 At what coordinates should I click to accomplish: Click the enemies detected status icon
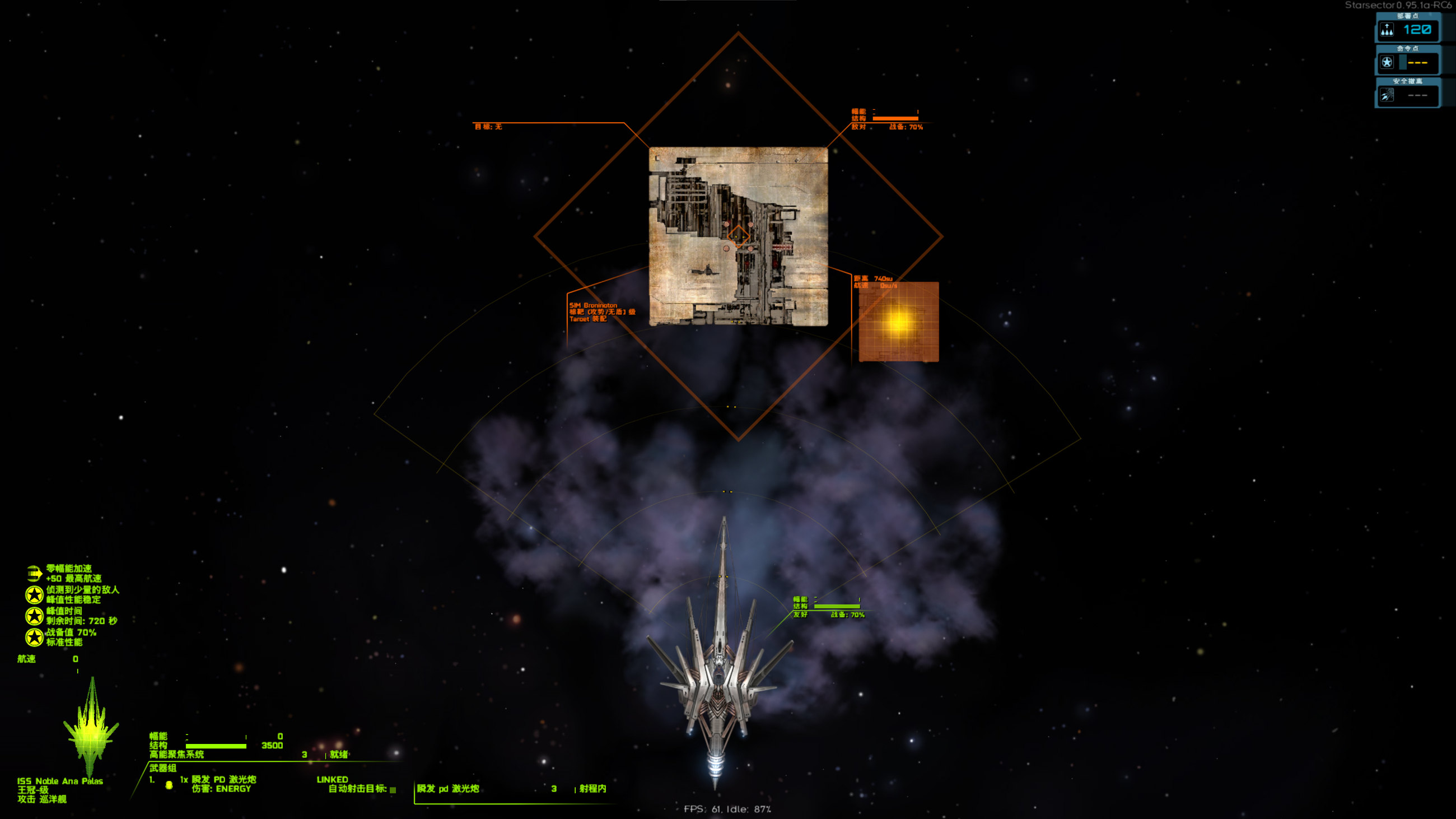click(x=34, y=594)
